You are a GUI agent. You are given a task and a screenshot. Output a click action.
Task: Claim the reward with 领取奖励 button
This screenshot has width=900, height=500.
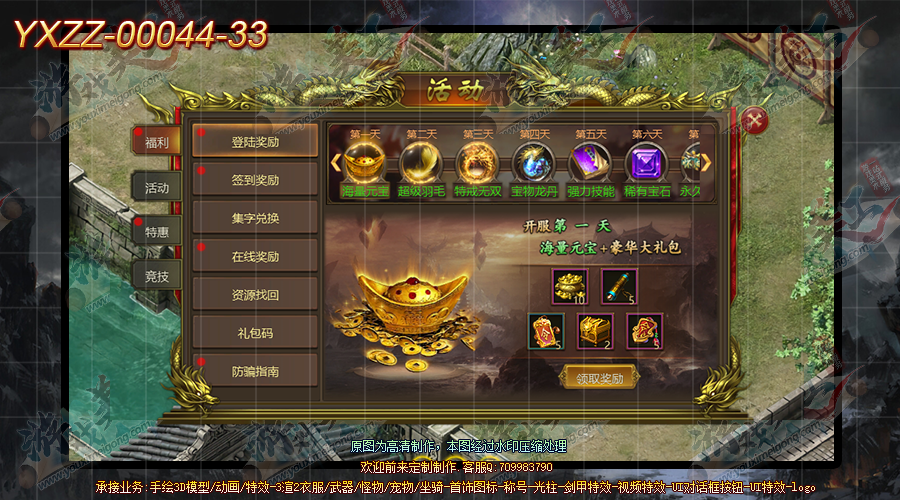pyautogui.click(x=600, y=377)
